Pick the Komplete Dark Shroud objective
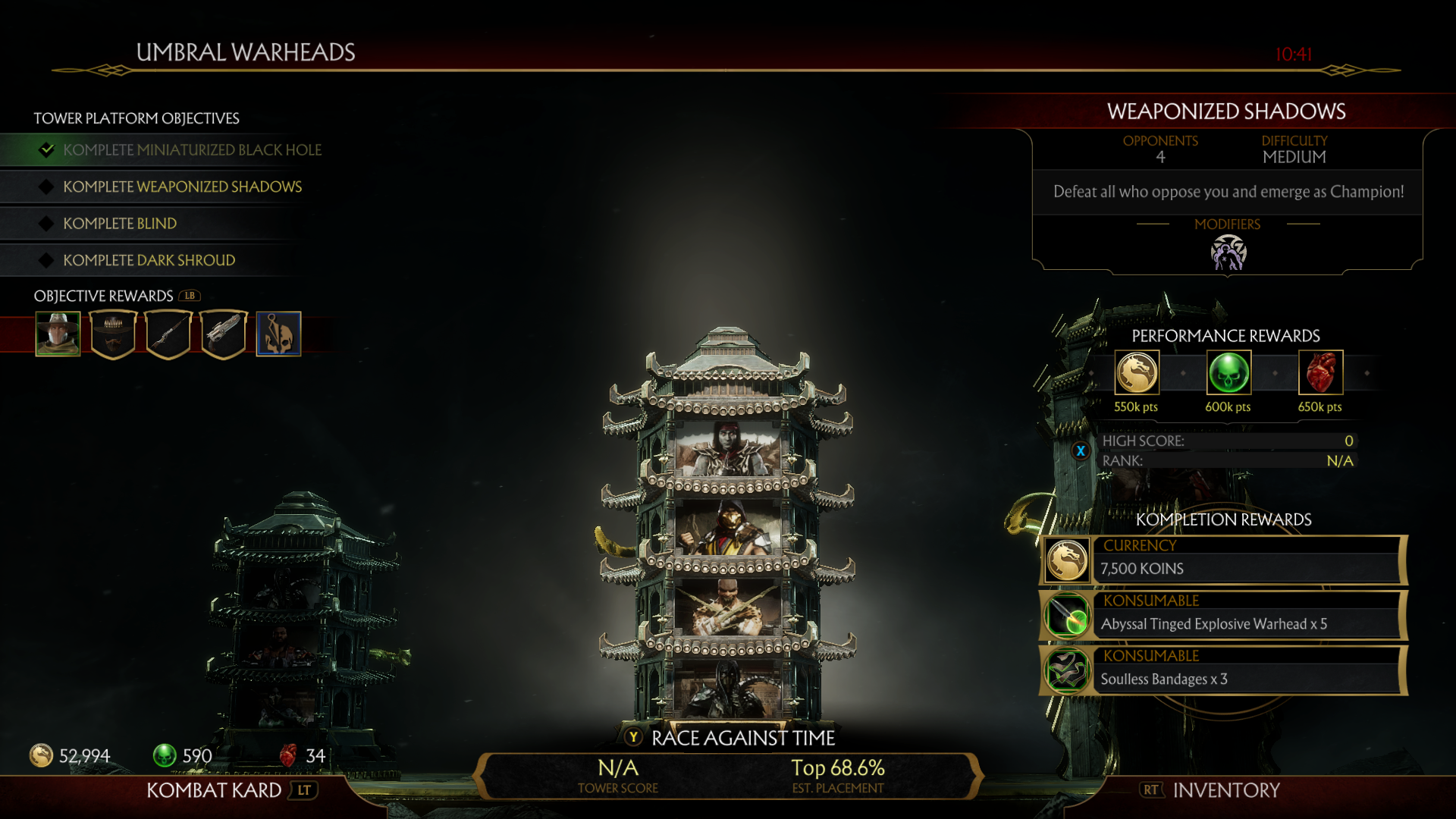 [x=149, y=260]
